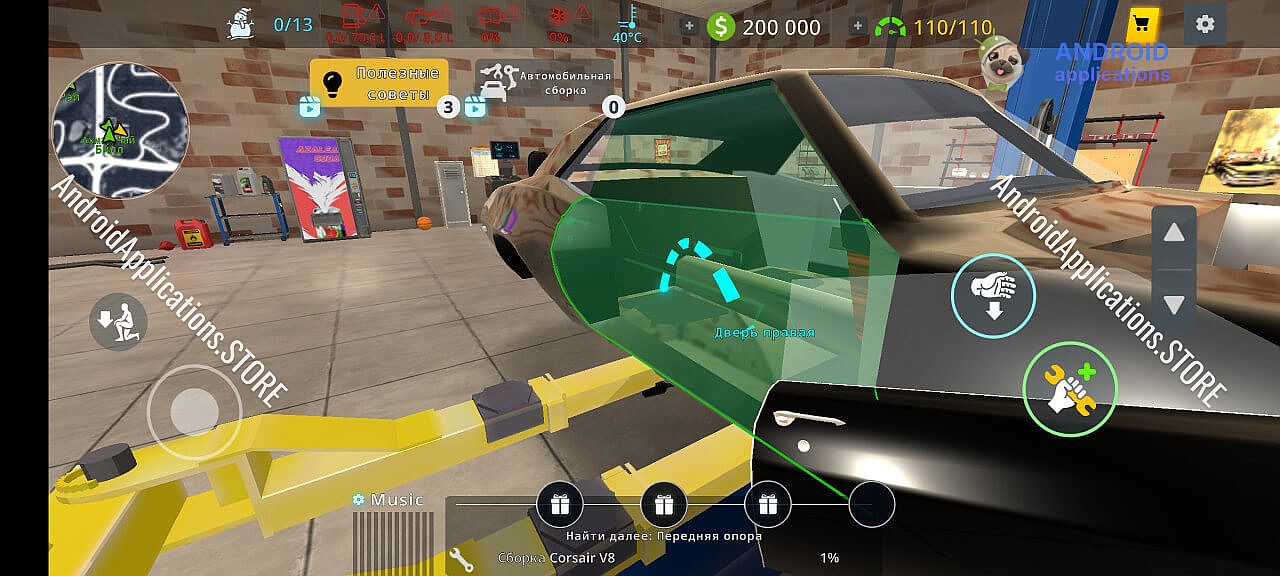The width and height of the screenshot is (1280, 576).
Task: Tap the down arrow button
Action: [x=1174, y=305]
